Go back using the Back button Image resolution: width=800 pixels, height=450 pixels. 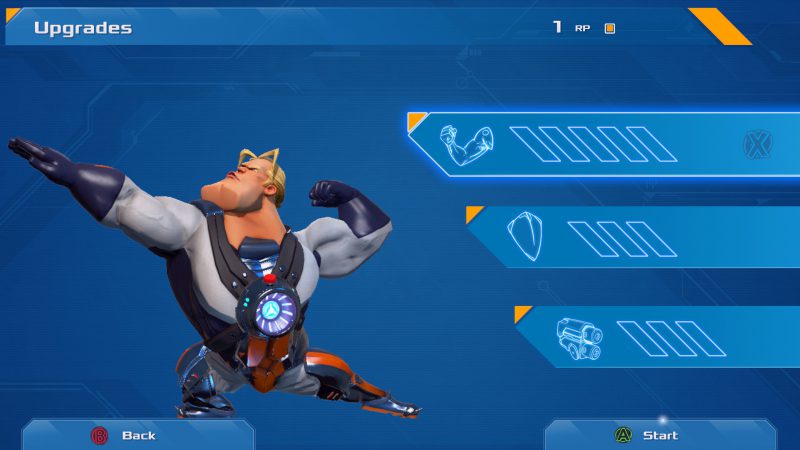pos(137,435)
